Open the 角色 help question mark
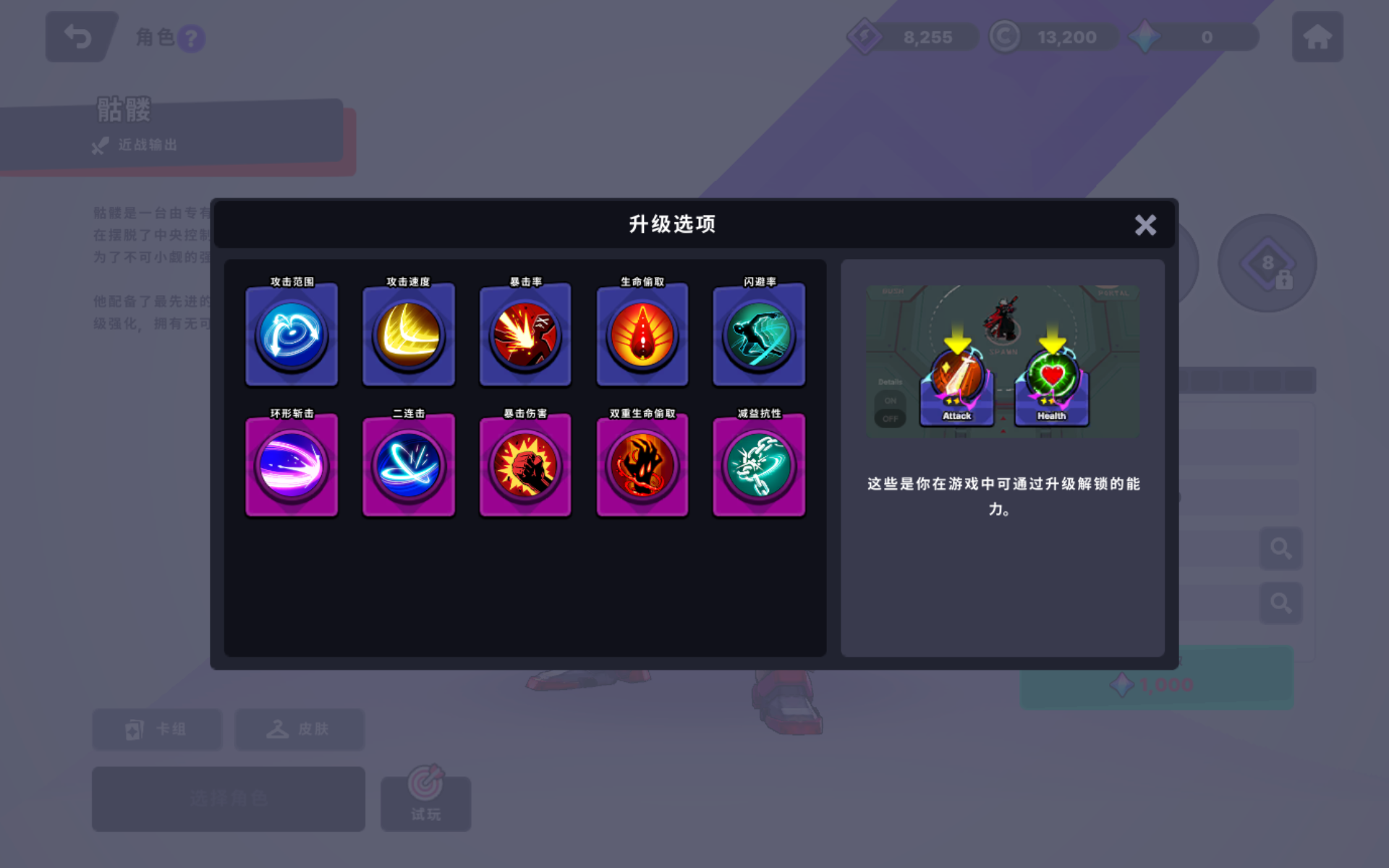 191,39
